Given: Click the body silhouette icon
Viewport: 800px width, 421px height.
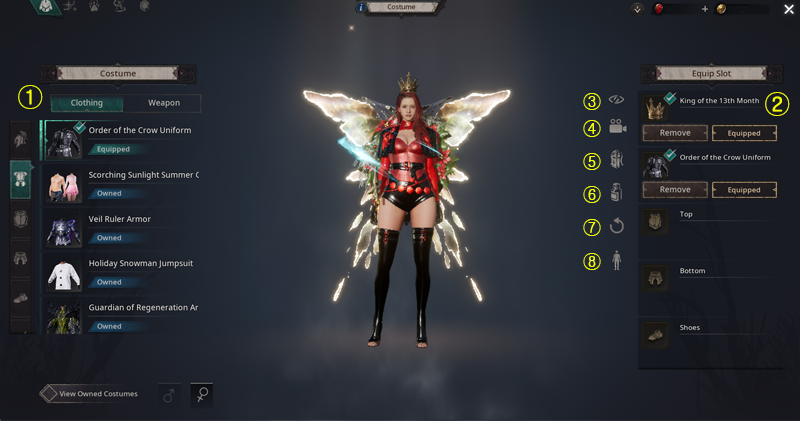Looking at the screenshot, I should point(617,260).
